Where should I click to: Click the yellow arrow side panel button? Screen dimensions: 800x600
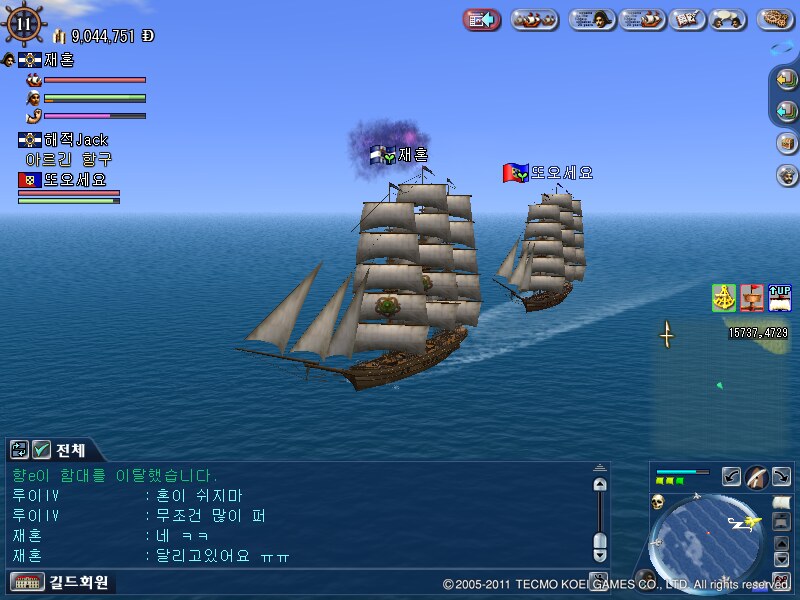click(786, 80)
